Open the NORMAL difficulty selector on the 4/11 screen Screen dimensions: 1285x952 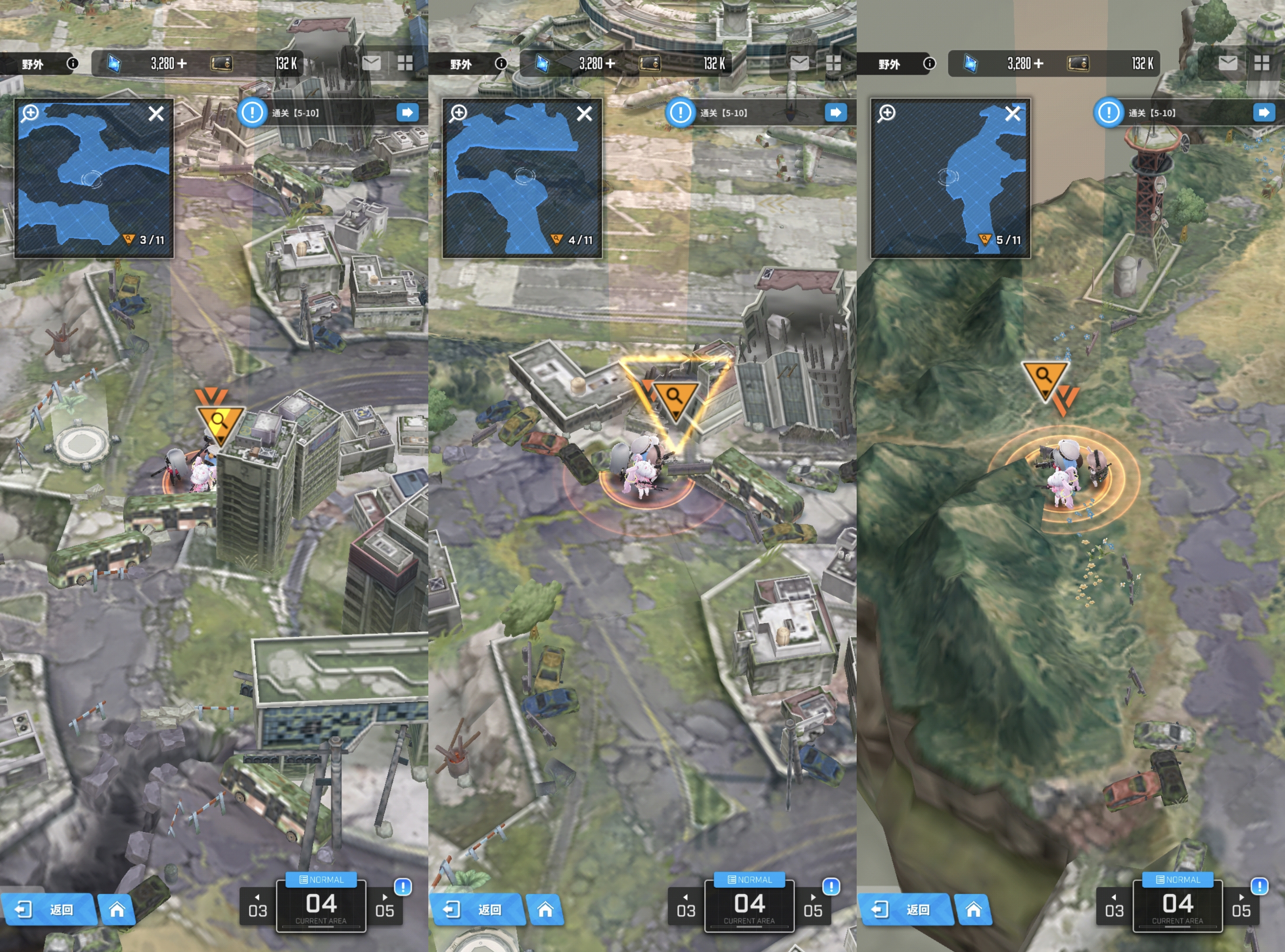tap(749, 879)
